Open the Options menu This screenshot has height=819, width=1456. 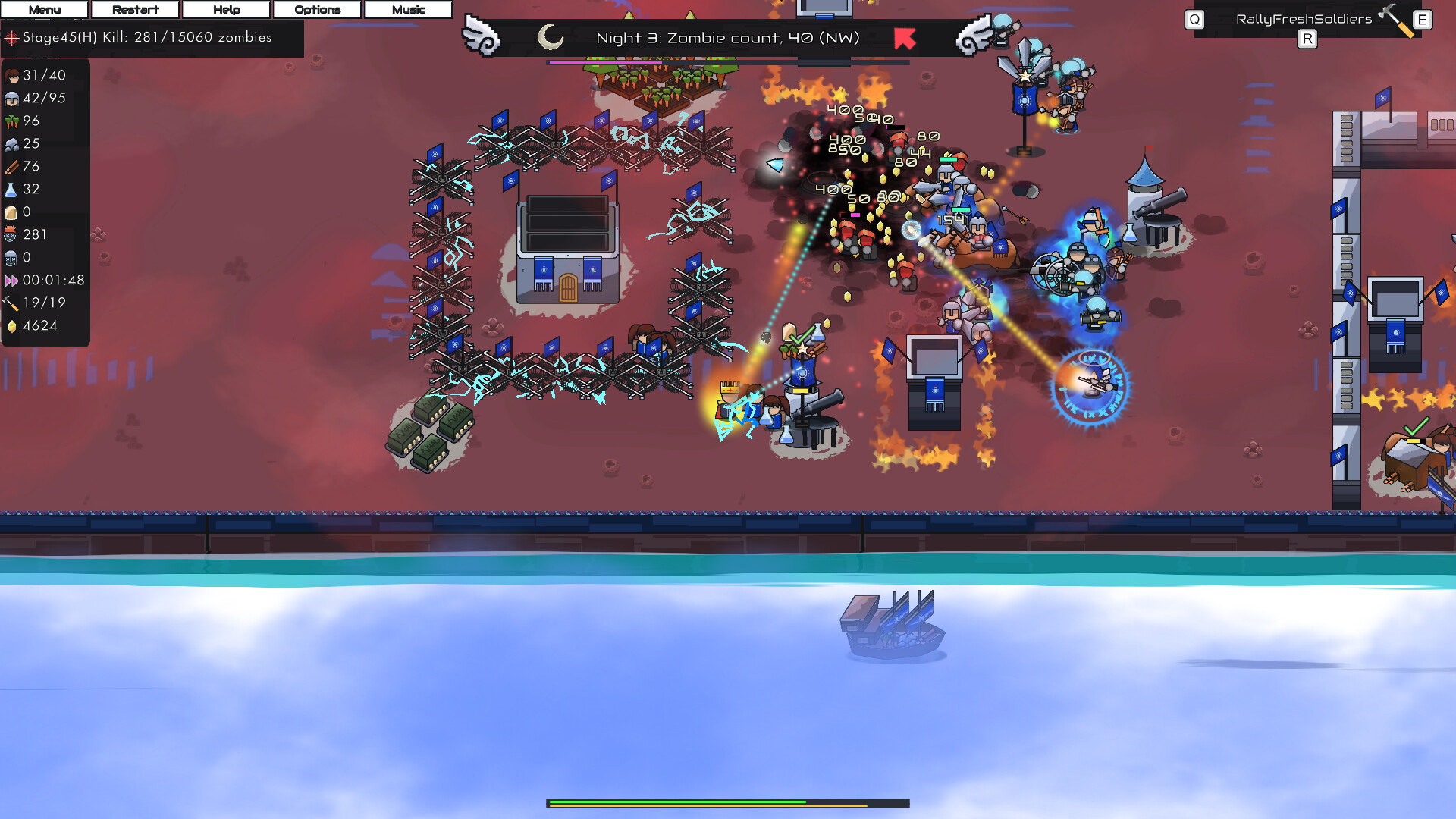pos(317,9)
